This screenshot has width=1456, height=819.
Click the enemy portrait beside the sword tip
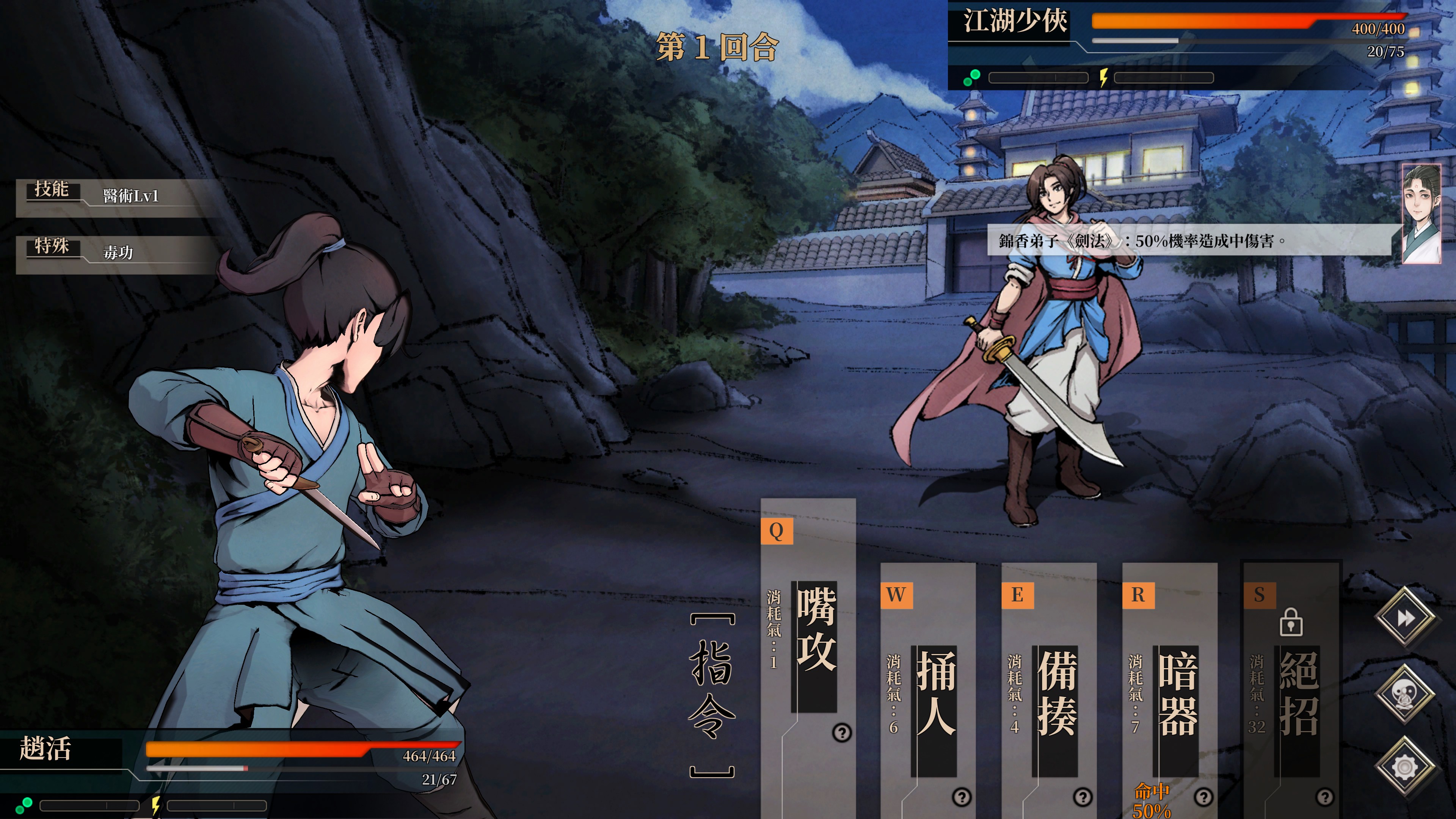point(1421,213)
